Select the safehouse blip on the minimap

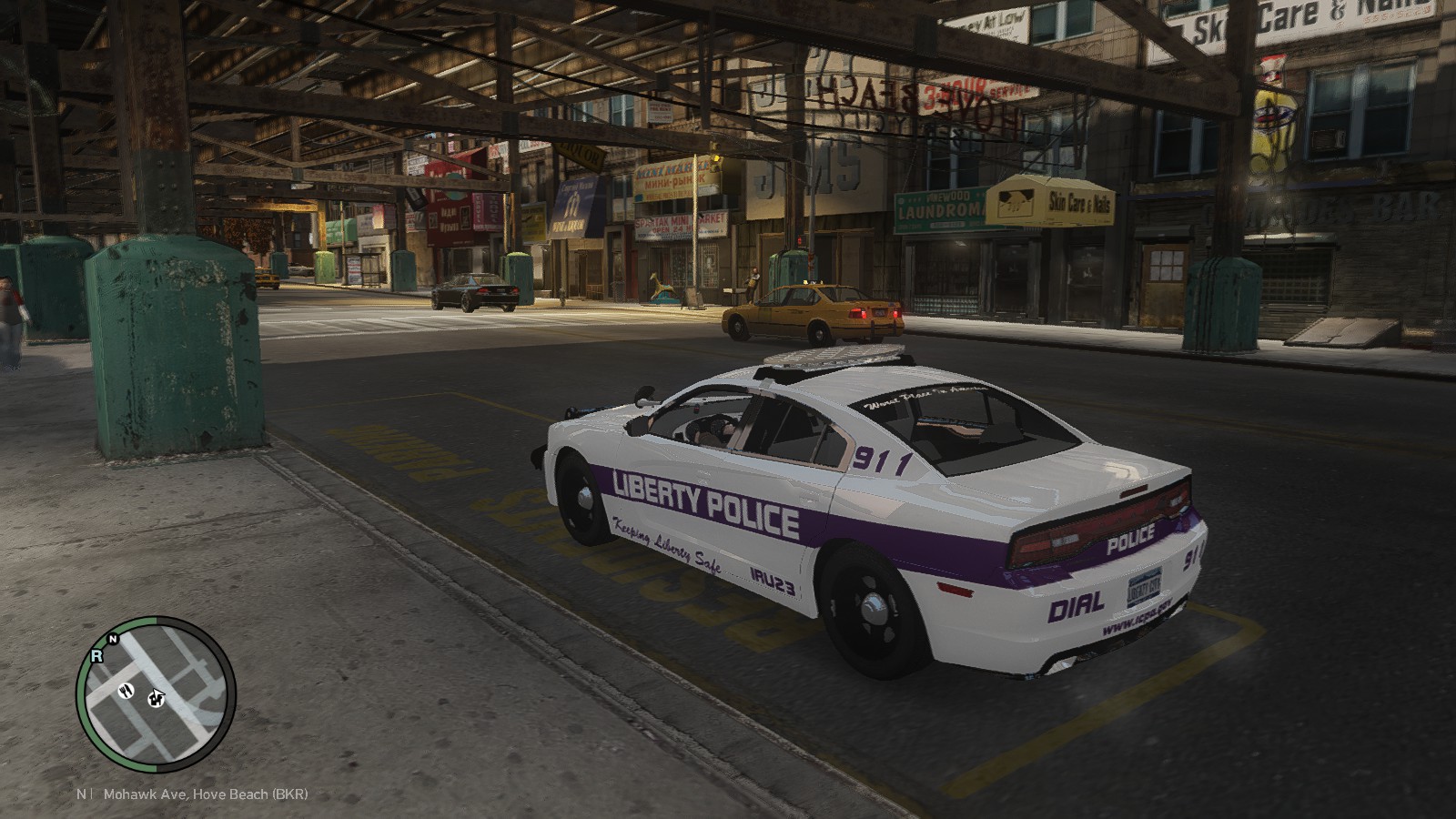157,698
